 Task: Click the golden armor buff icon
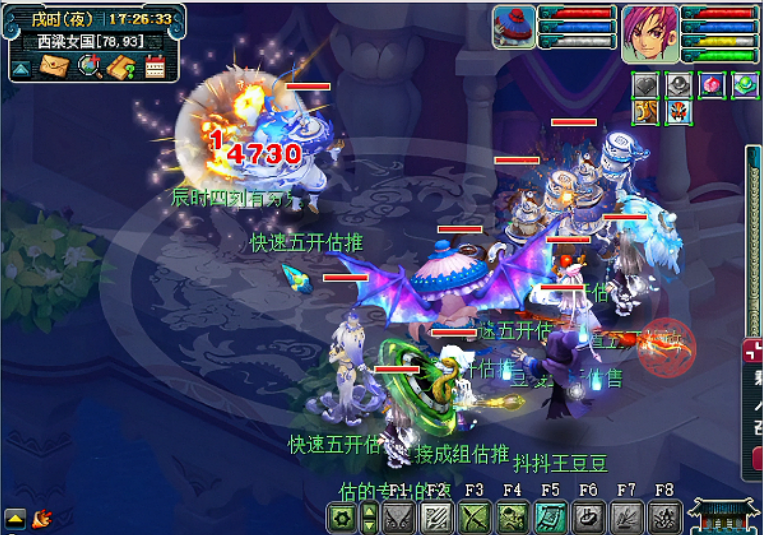coord(647,112)
